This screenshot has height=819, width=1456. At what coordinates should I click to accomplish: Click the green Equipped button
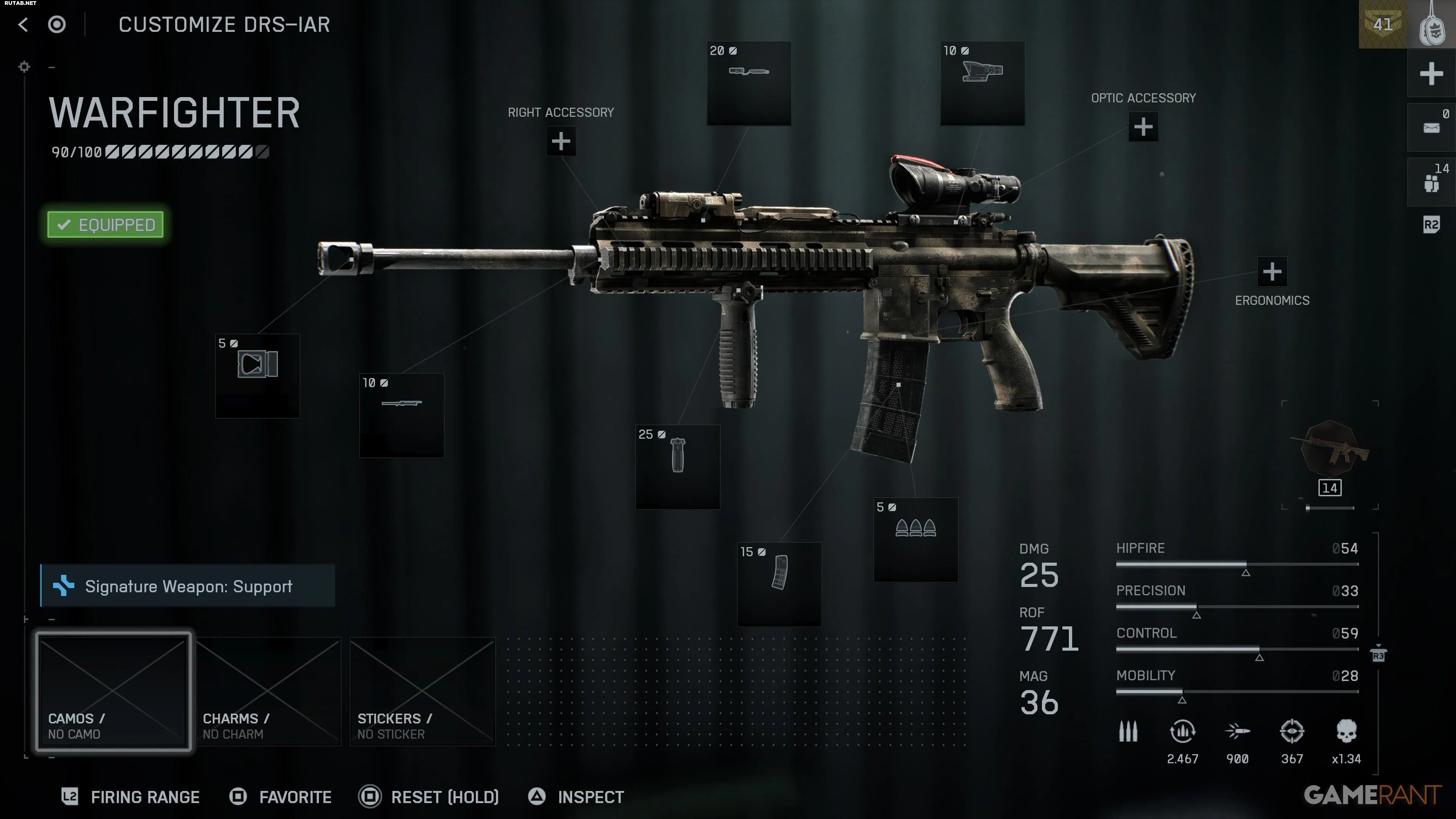(106, 225)
